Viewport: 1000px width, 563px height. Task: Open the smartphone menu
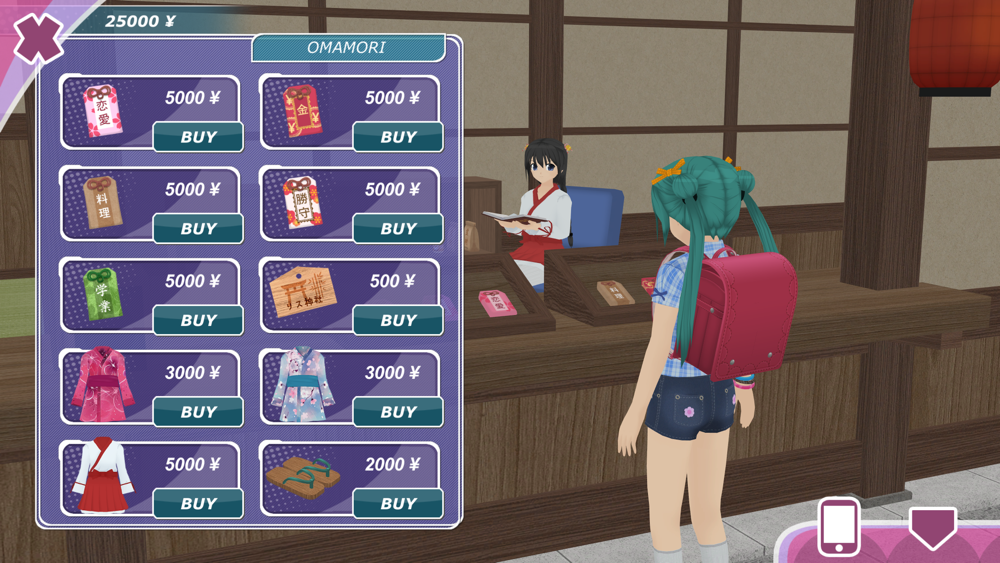point(838,526)
